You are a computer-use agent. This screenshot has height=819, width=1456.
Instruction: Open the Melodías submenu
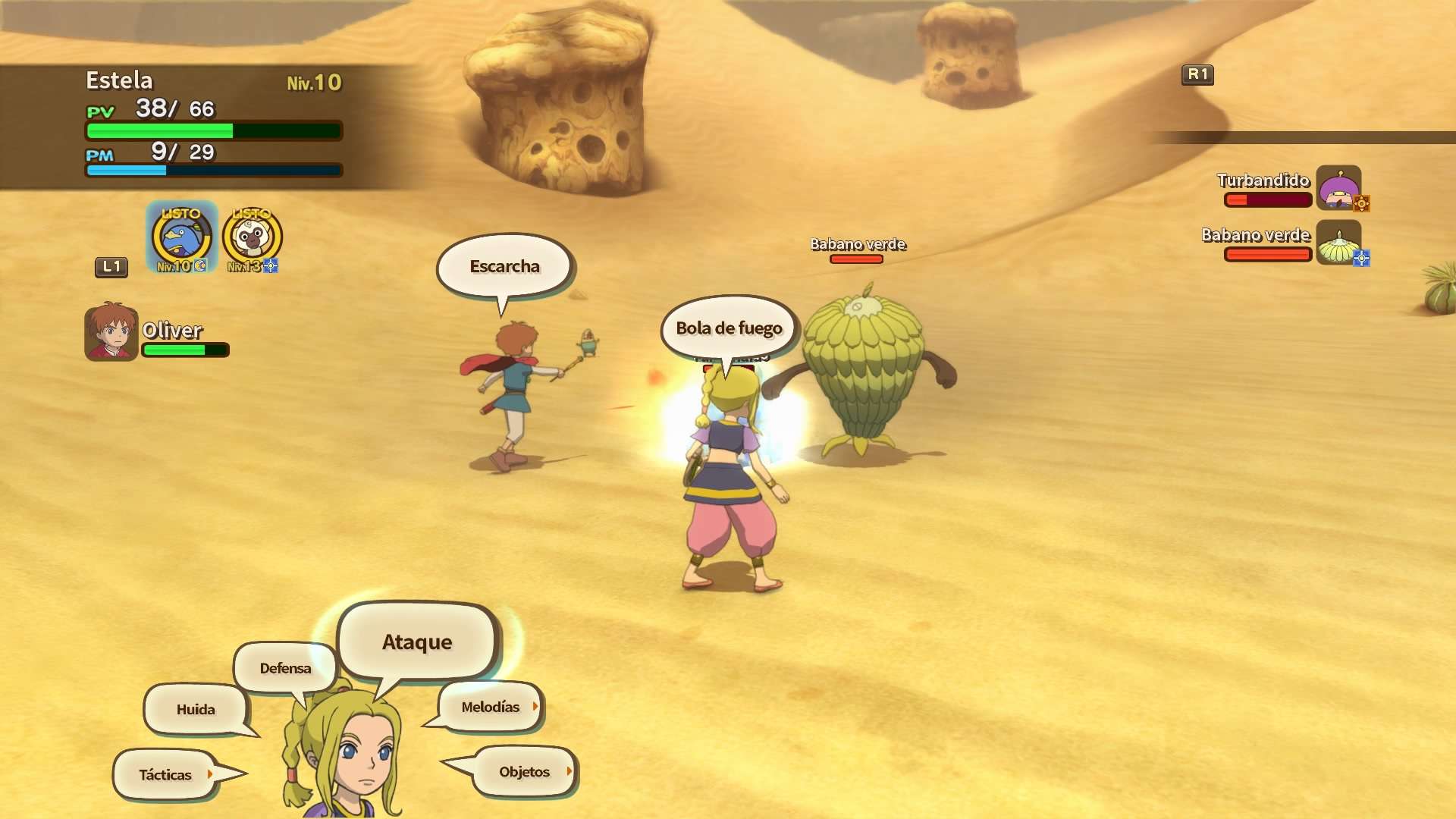coord(491,707)
